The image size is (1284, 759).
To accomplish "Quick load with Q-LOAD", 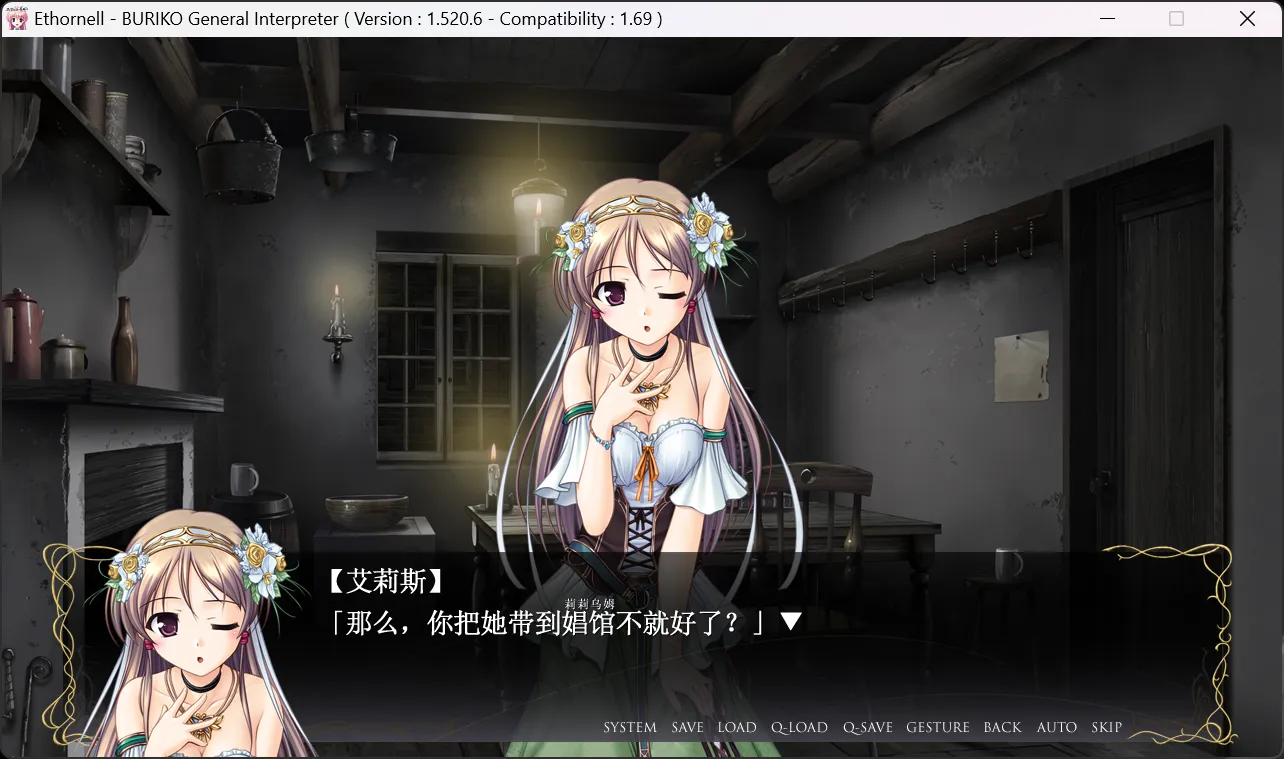I will 799,727.
